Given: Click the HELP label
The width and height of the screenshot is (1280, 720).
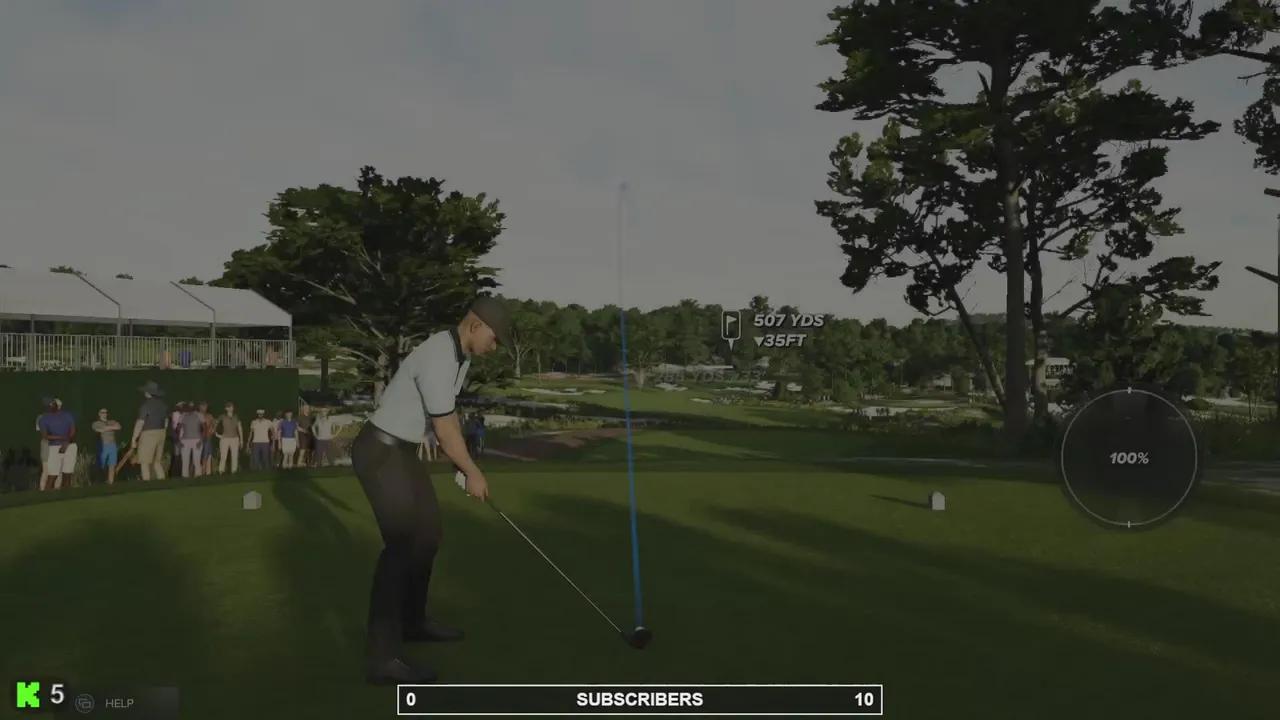Looking at the screenshot, I should click(119, 703).
